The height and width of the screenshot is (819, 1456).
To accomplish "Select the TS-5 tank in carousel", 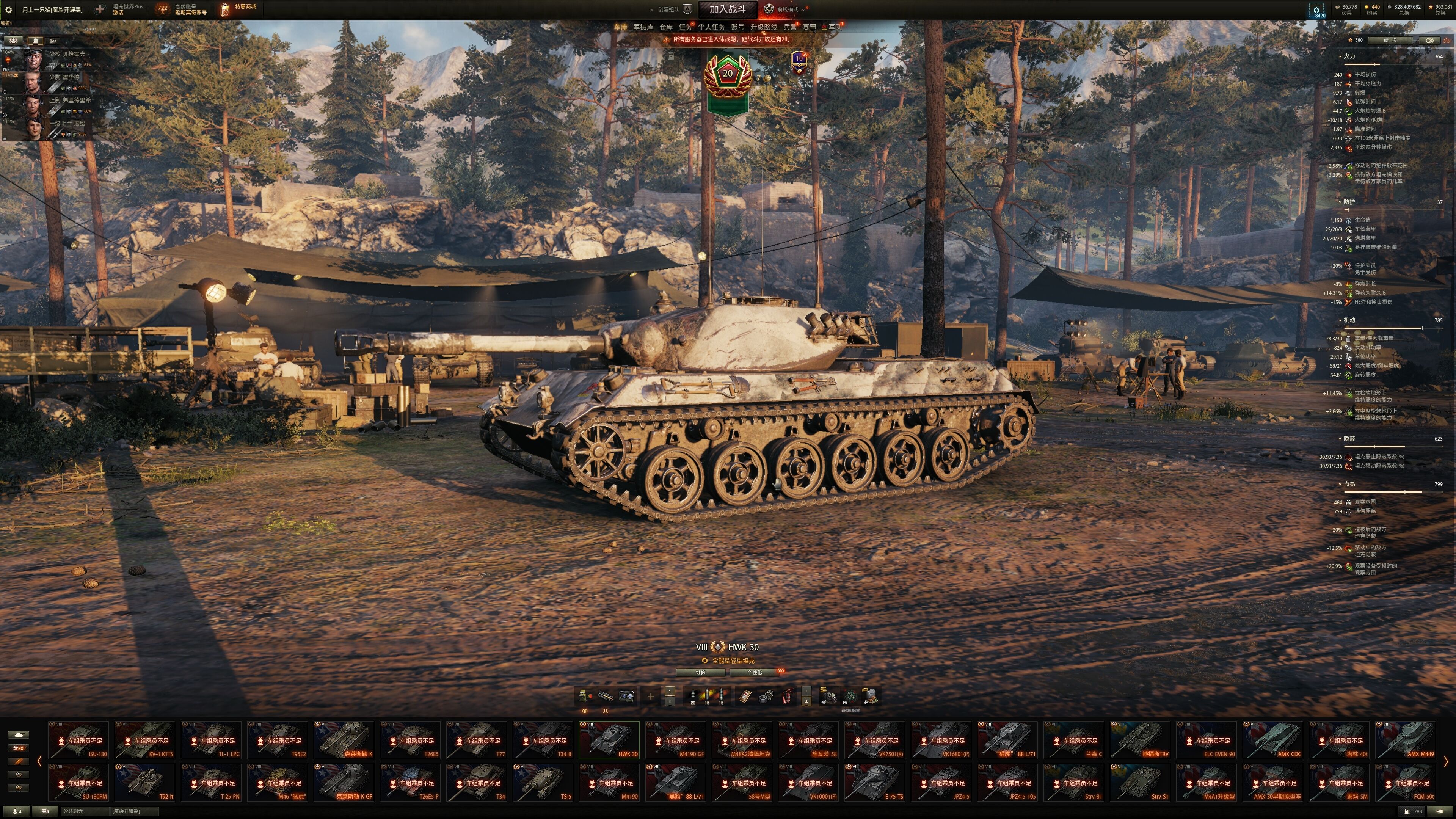I will (543, 782).
